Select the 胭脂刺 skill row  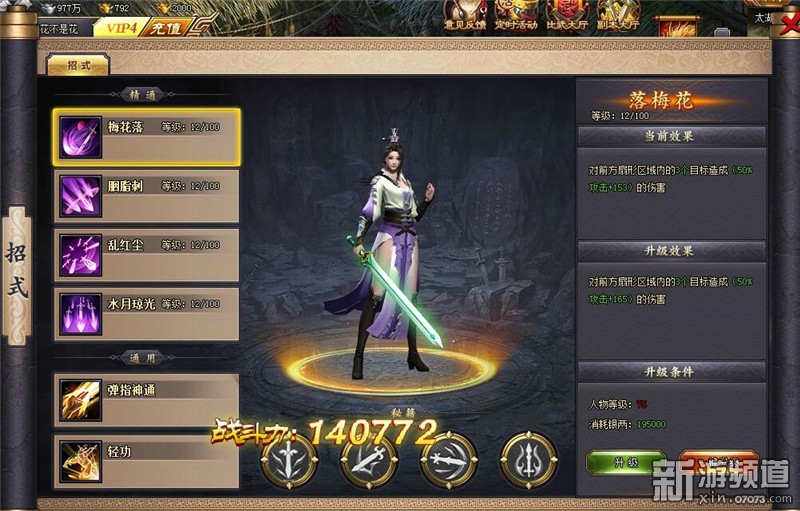coord(146,195)
